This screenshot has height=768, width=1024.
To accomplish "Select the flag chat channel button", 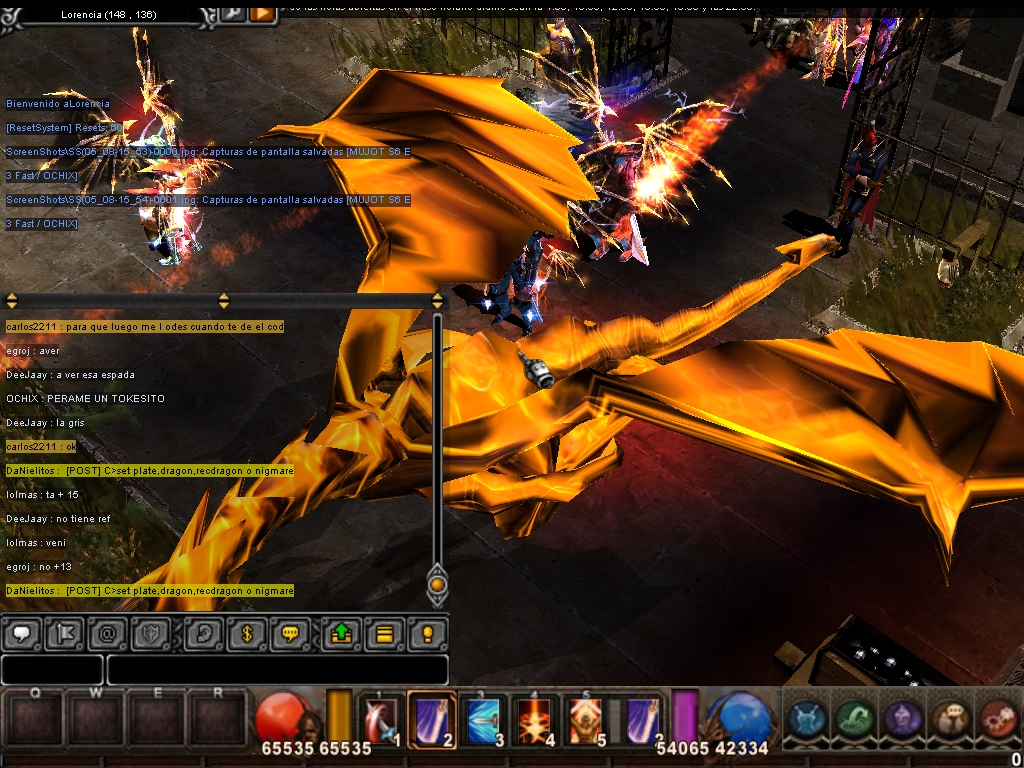I will pyautogui.click(x=63, y=634).
